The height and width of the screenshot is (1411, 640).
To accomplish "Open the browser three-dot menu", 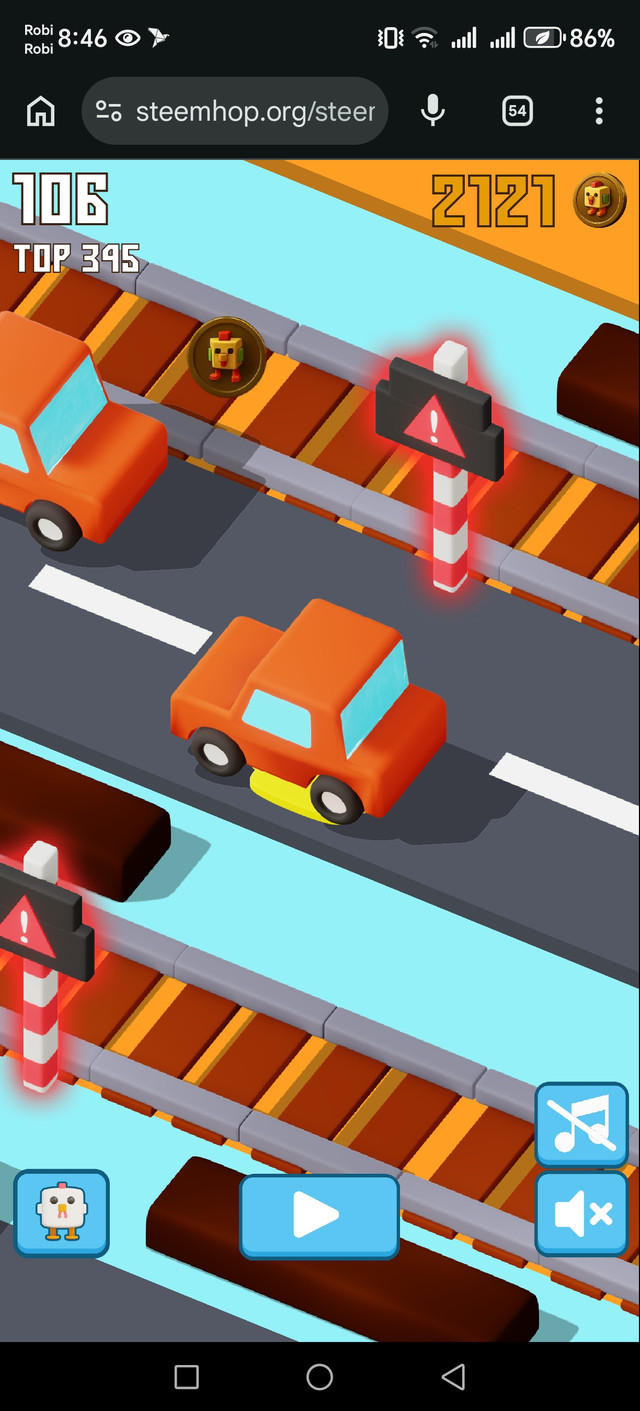I will 599,111.
